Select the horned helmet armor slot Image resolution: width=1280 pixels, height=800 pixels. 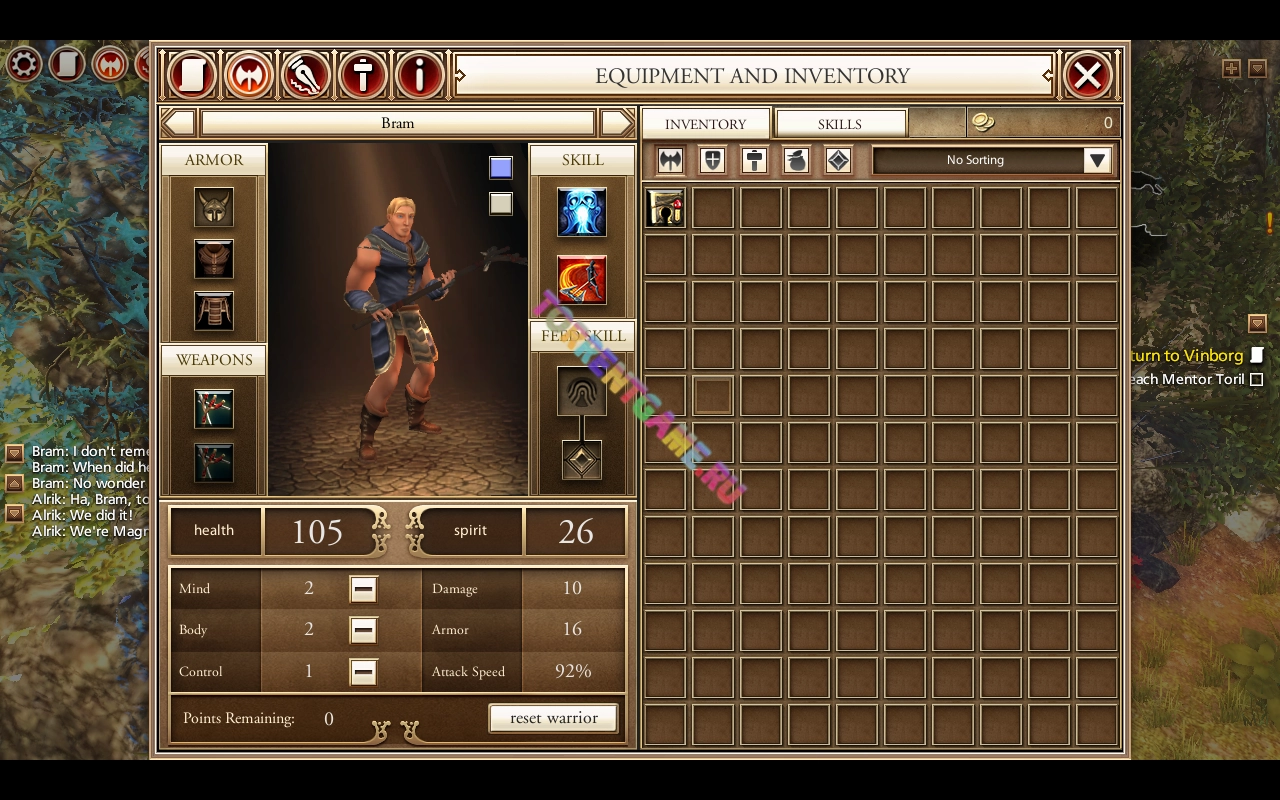pos(214,208)
